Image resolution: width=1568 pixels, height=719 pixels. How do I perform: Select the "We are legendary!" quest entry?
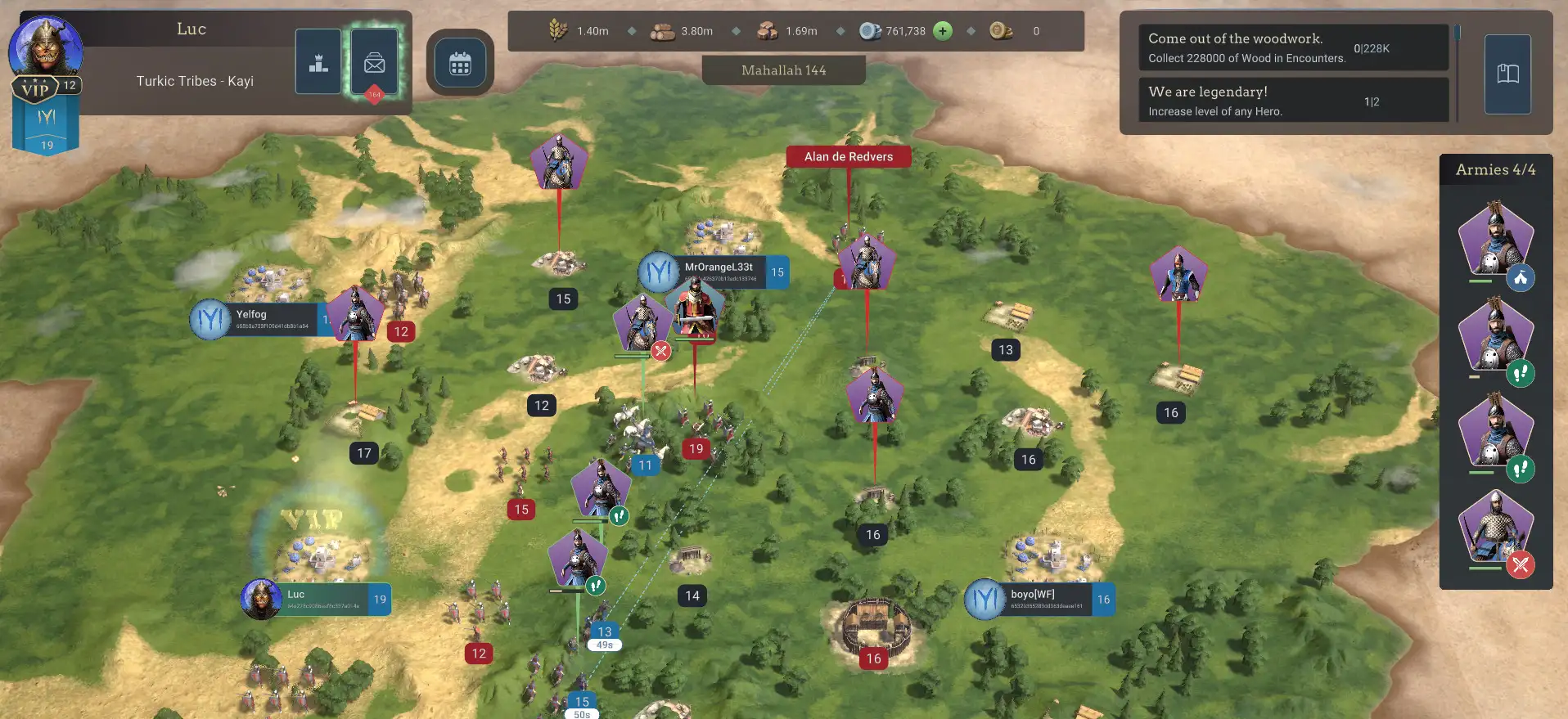click(1293, 101)
